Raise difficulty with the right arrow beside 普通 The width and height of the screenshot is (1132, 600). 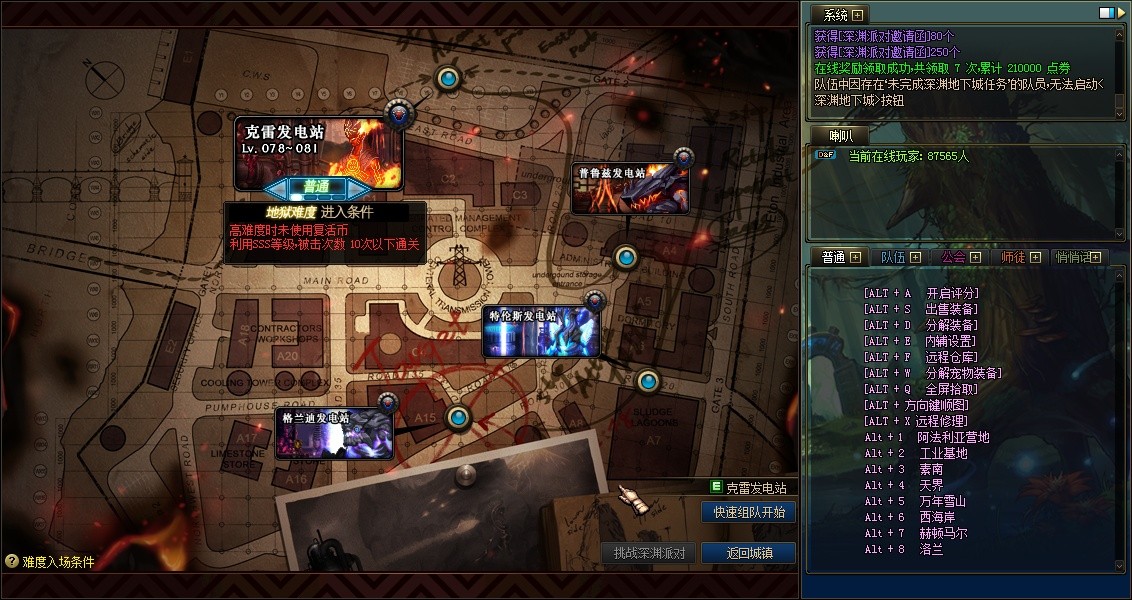(x=361, y=187)
